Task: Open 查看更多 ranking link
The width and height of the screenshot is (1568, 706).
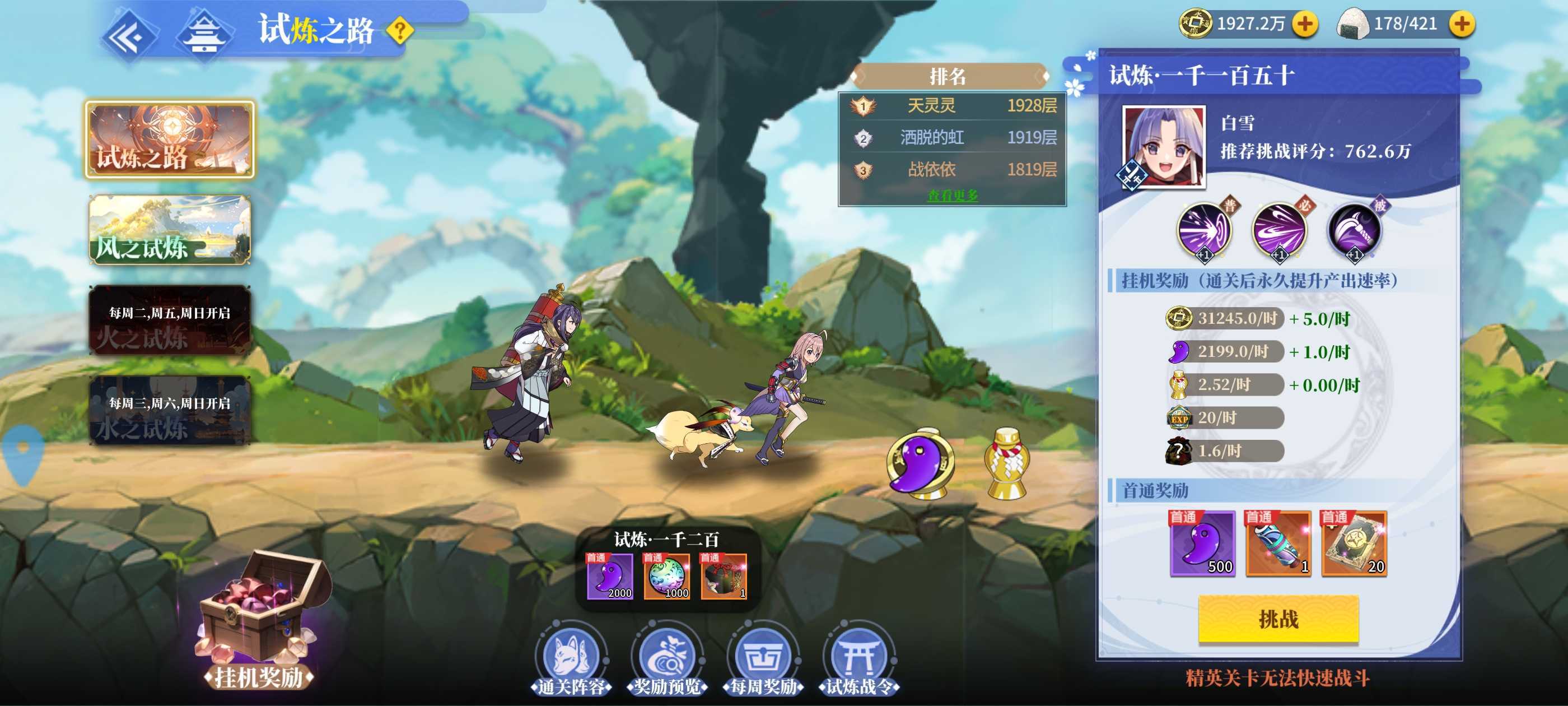Action: point(952,196)
